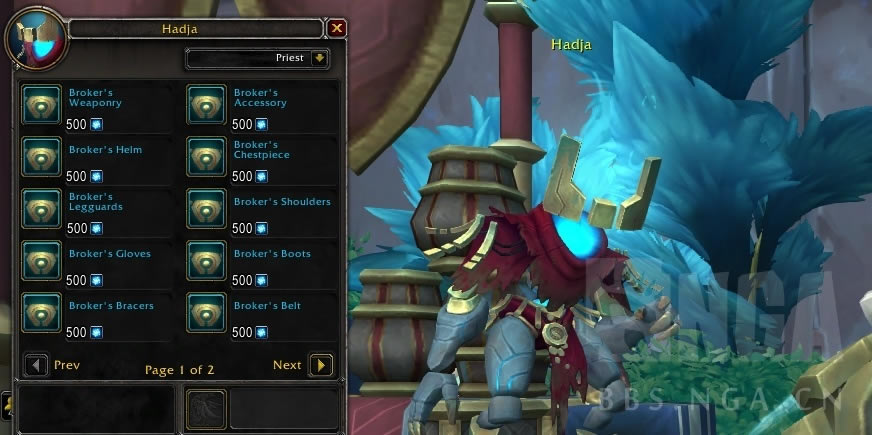Choose the Broker's Helm item
Image resolution: width=872 pixels, height=435 pixels.
click(x=42, y=157)
